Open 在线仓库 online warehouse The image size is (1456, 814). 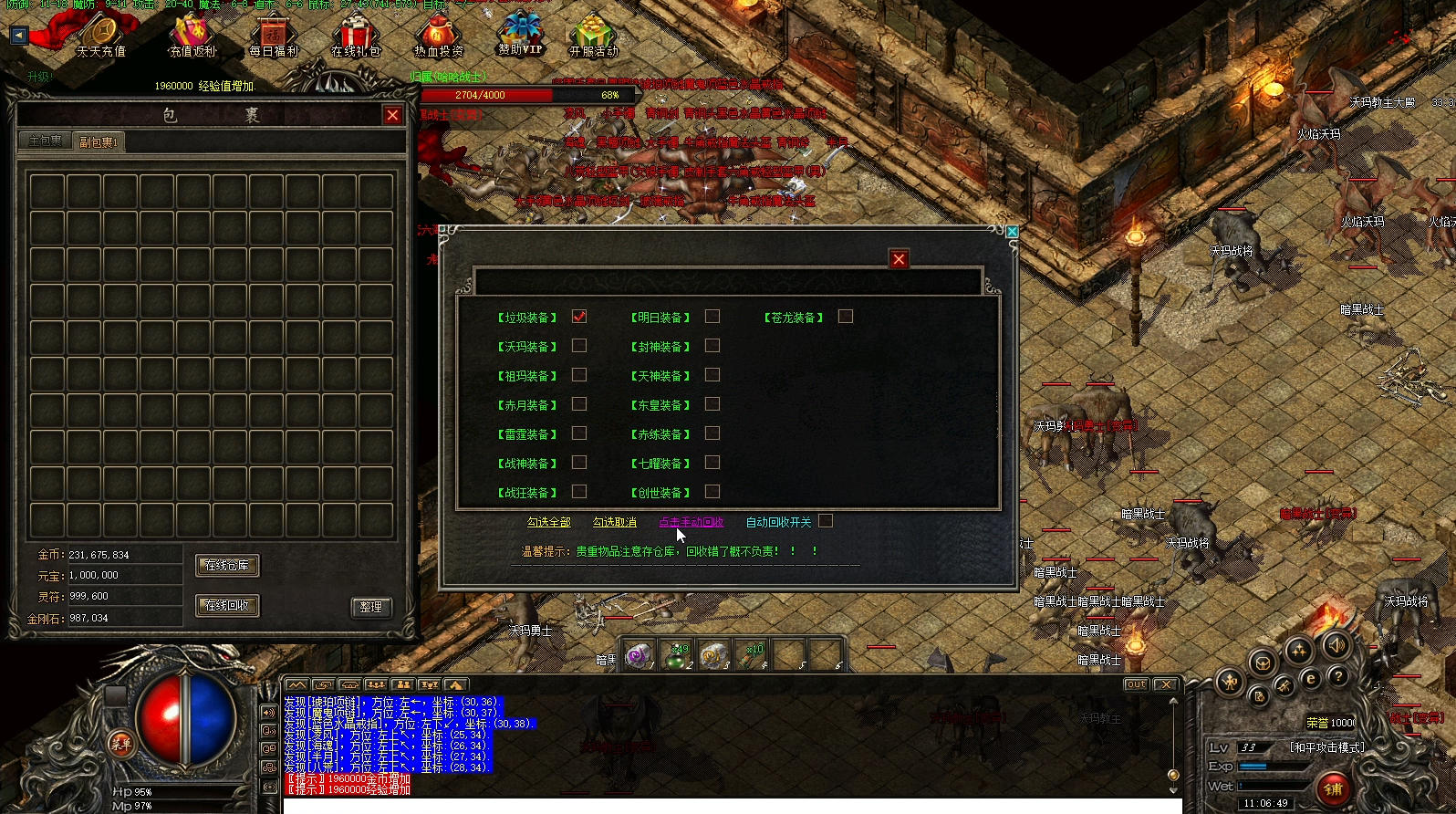(x=227, y=566)
